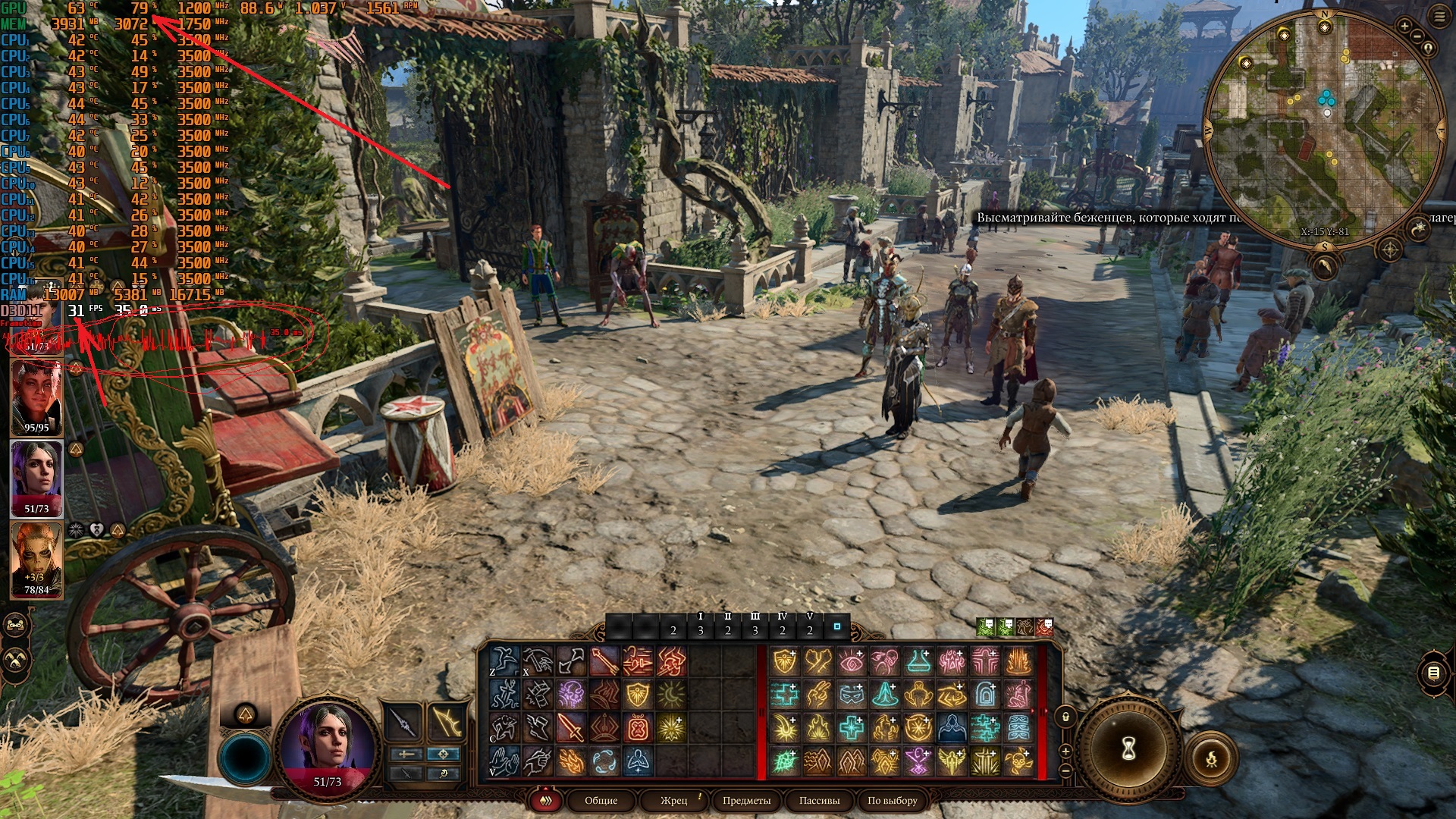Click the circular minimap
Image resolution: width=1456 pixels, height=819 pixels.
1324,129
